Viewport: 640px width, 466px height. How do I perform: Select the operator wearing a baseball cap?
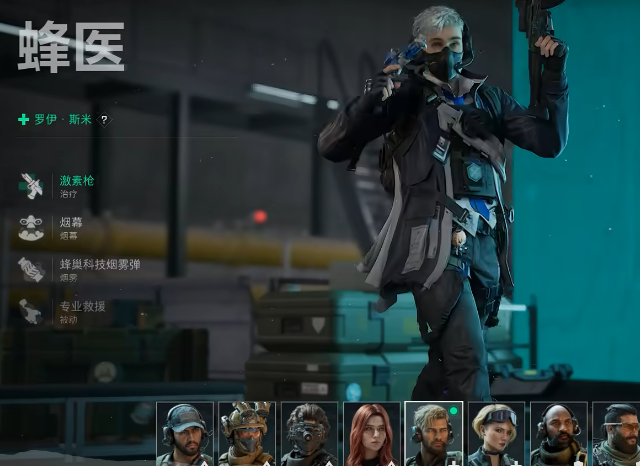pyautogui.click(x=185, y=434)
